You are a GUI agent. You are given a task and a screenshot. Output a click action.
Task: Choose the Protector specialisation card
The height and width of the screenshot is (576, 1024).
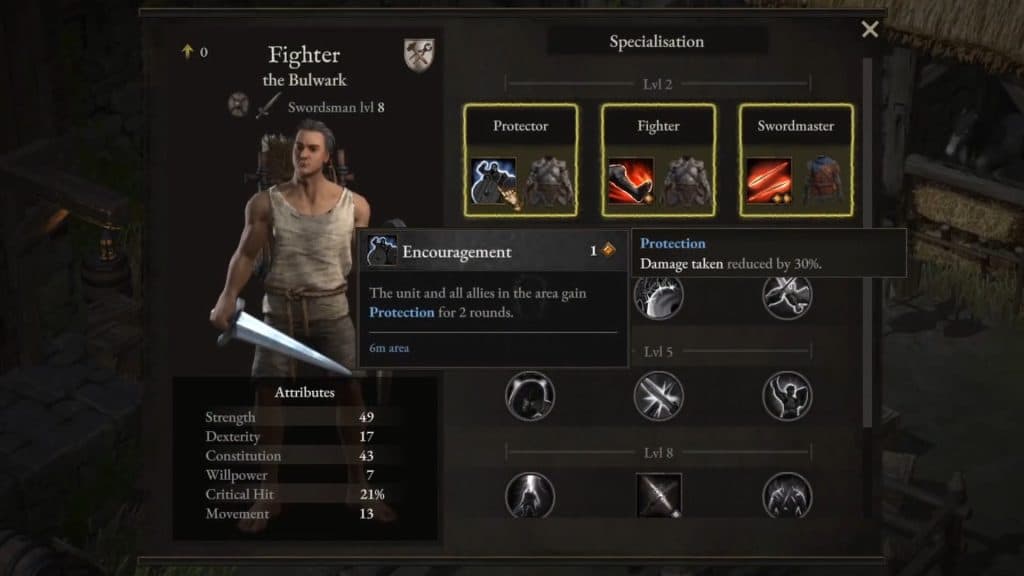pyautogui.click(x=520, y=160)
